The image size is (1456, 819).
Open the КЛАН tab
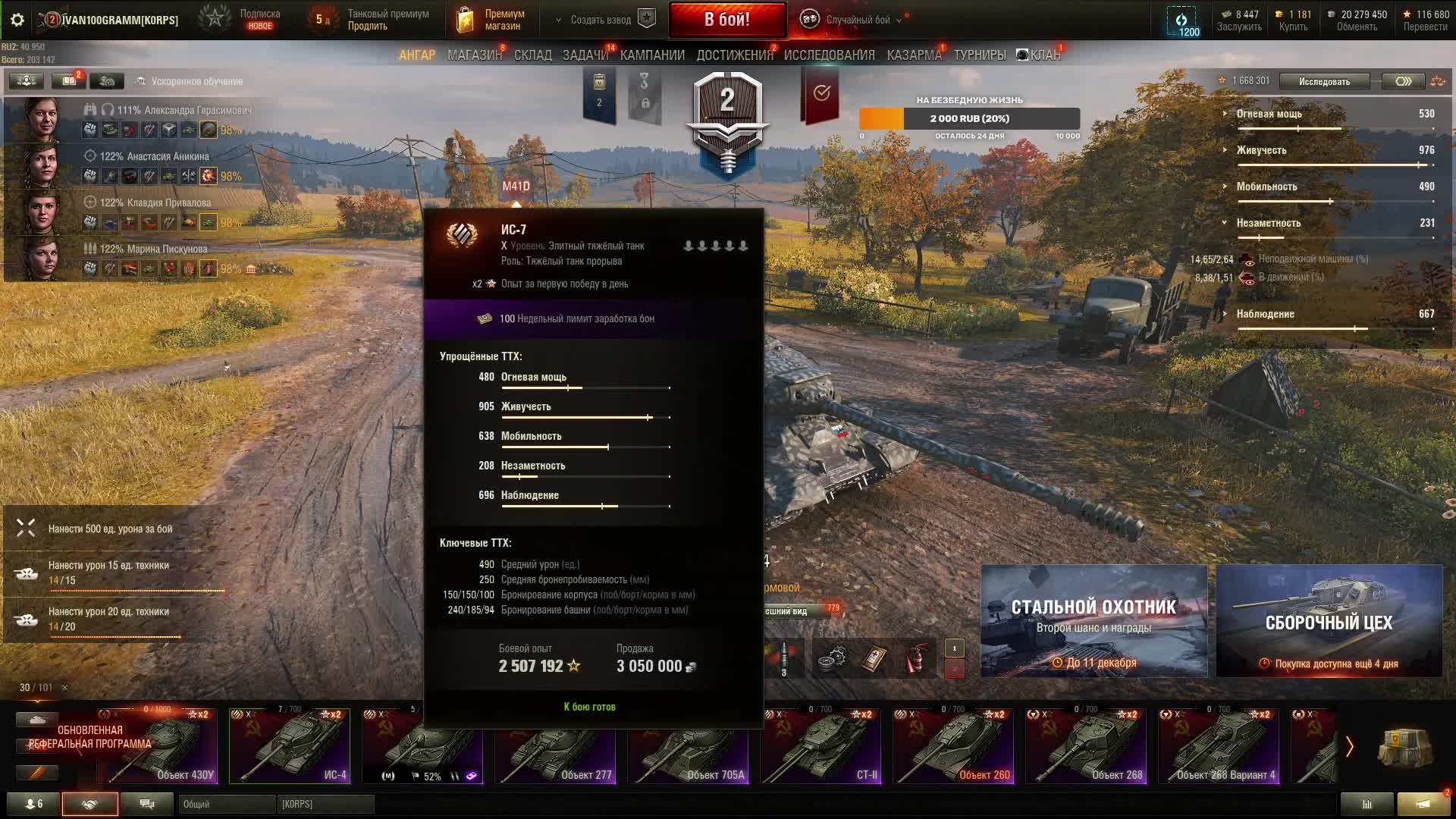(1039, 55)
